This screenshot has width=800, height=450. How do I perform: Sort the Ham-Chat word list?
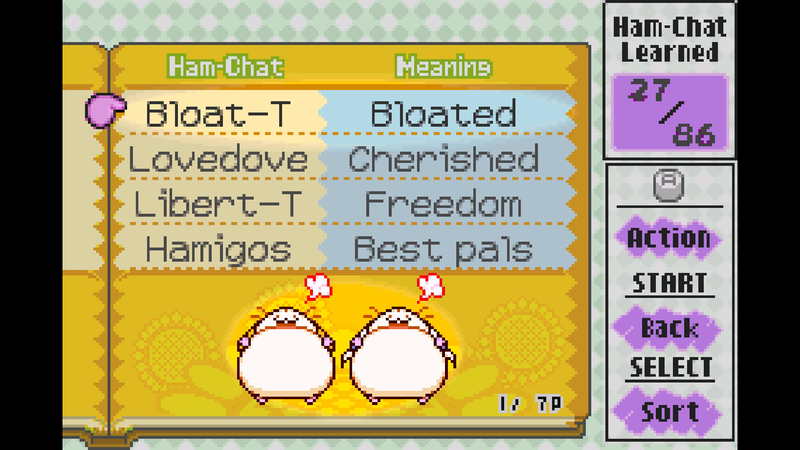669,411
